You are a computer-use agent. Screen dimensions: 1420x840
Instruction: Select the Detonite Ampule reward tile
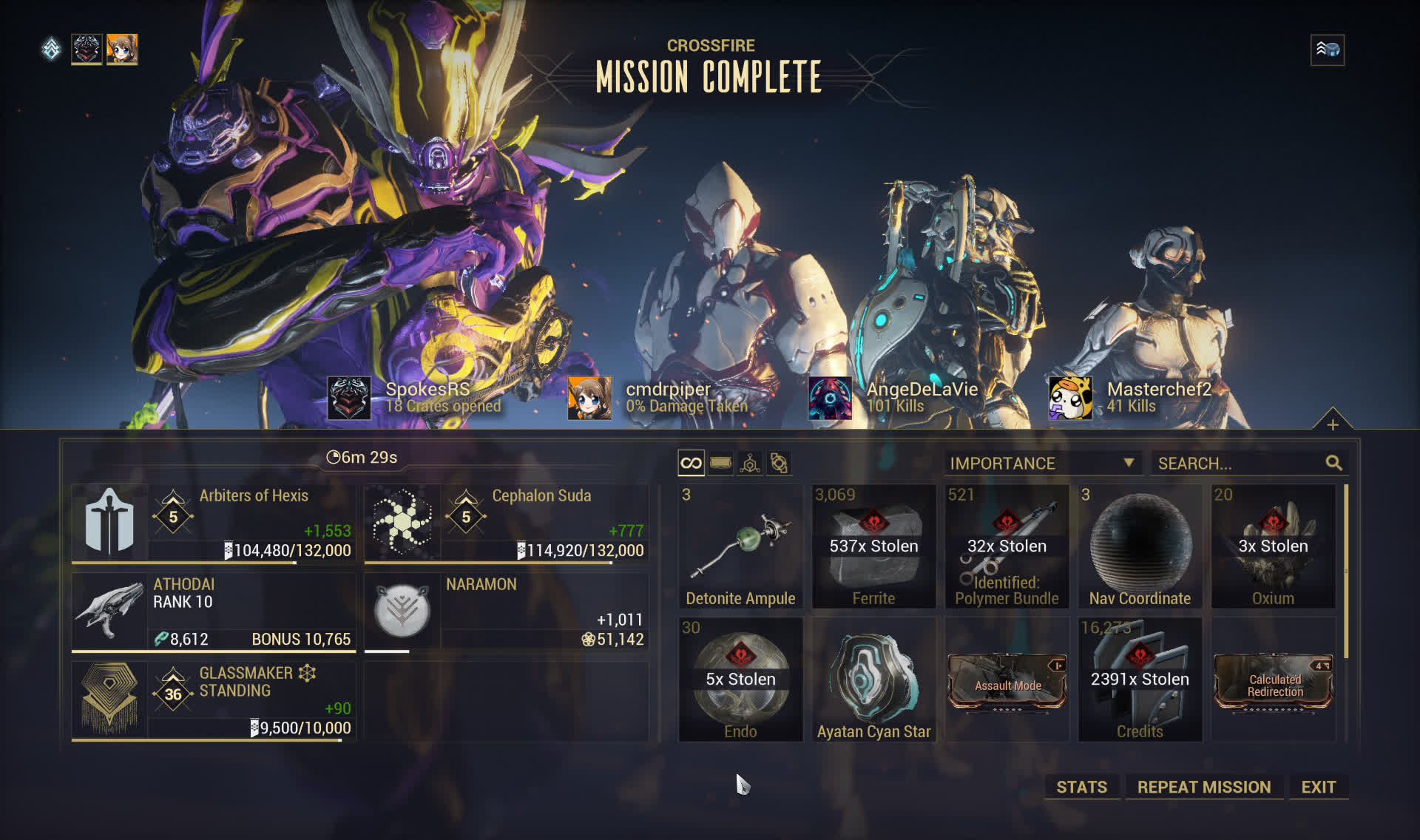coord(740,546)
